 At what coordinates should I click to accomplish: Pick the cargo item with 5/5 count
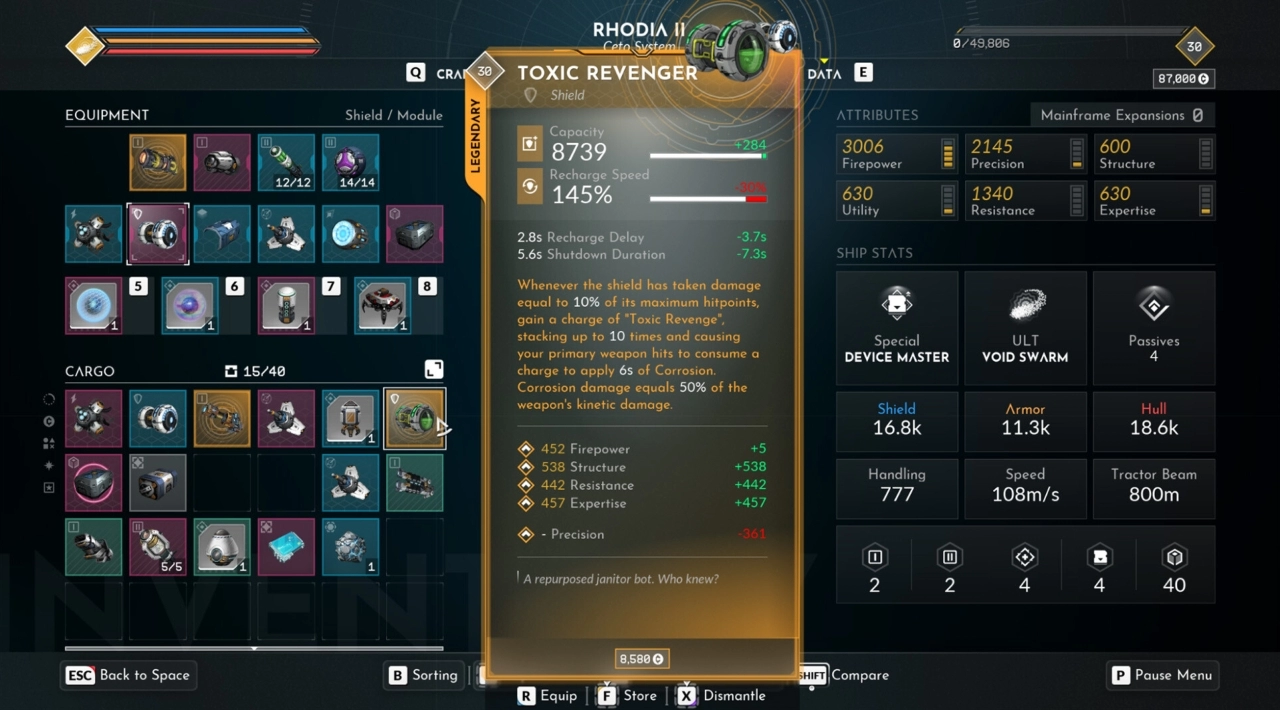click(x=157, y=546)
